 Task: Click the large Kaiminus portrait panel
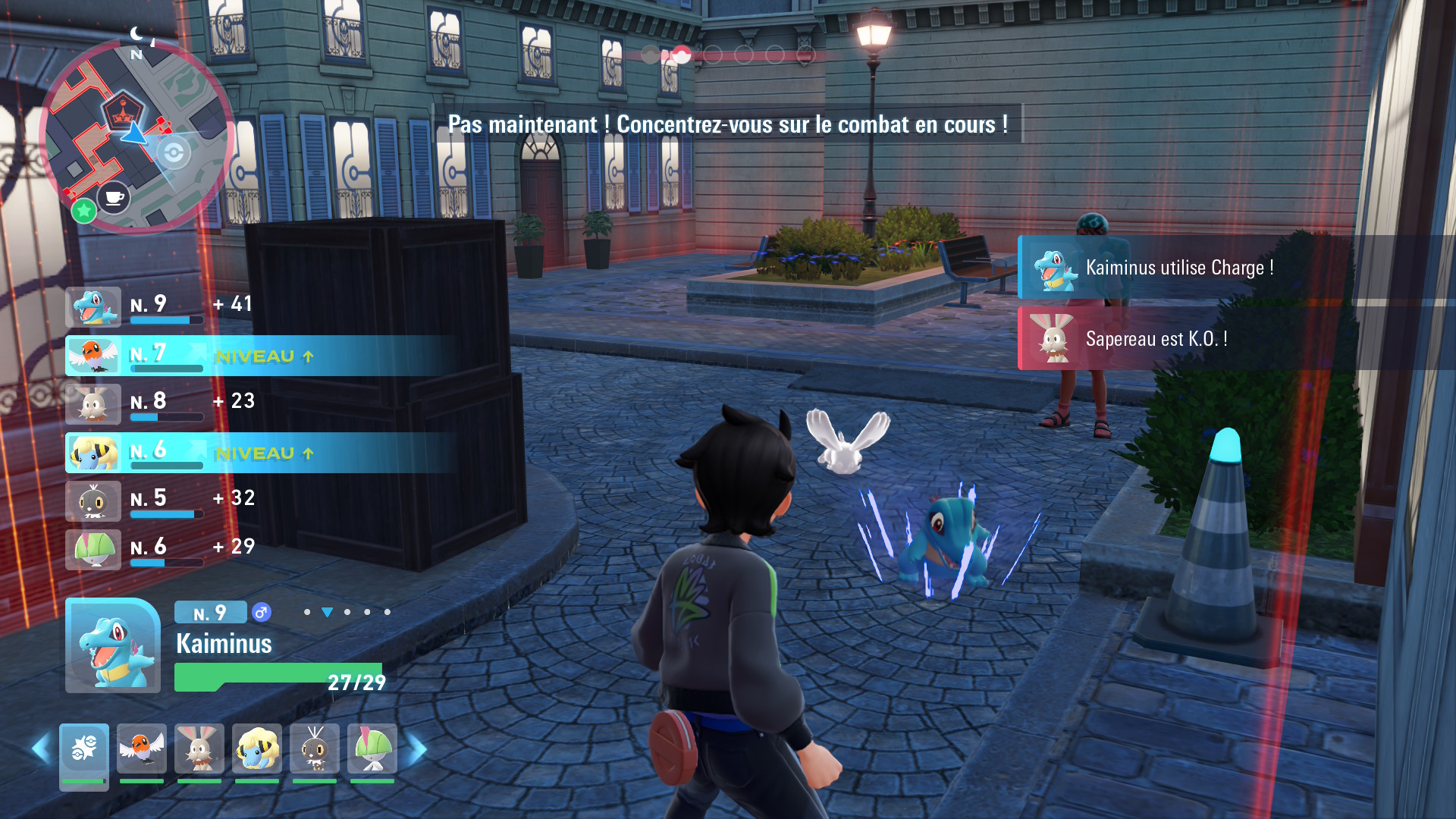click(113, 645)
